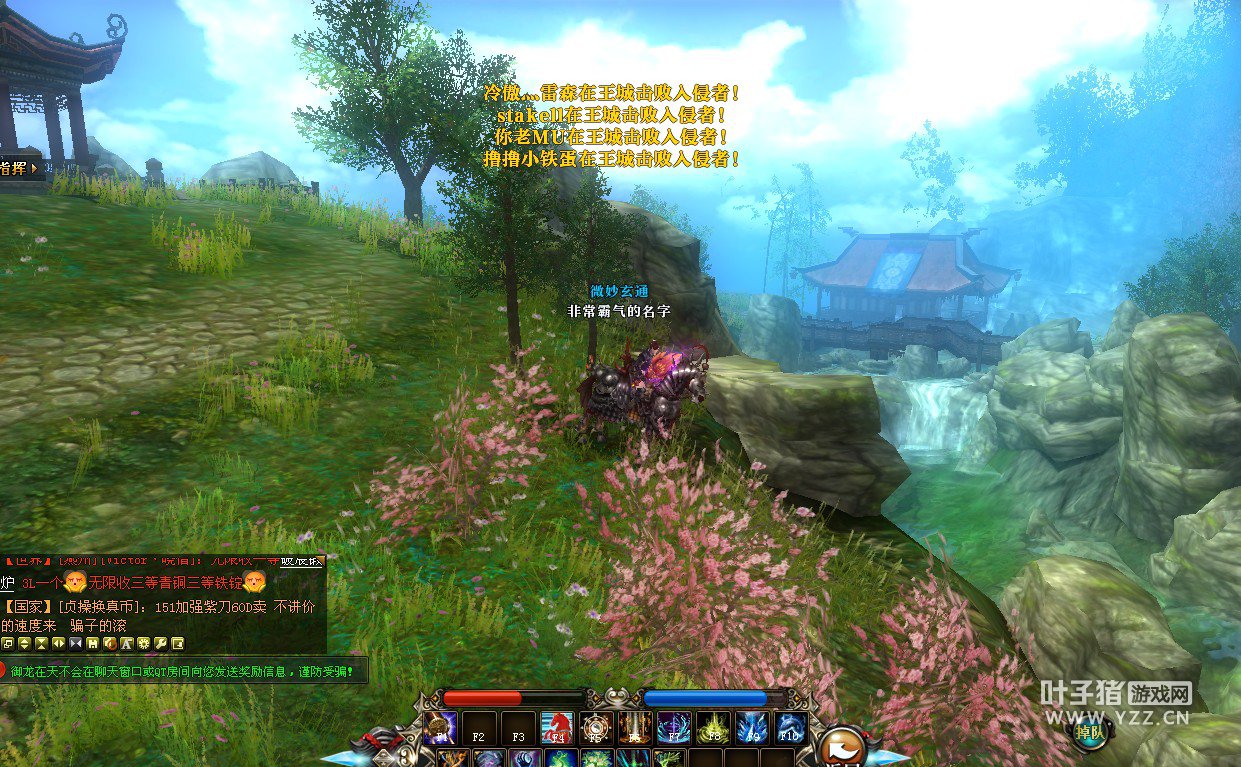Cast the green flame skill on F8

tap(713, 728)
